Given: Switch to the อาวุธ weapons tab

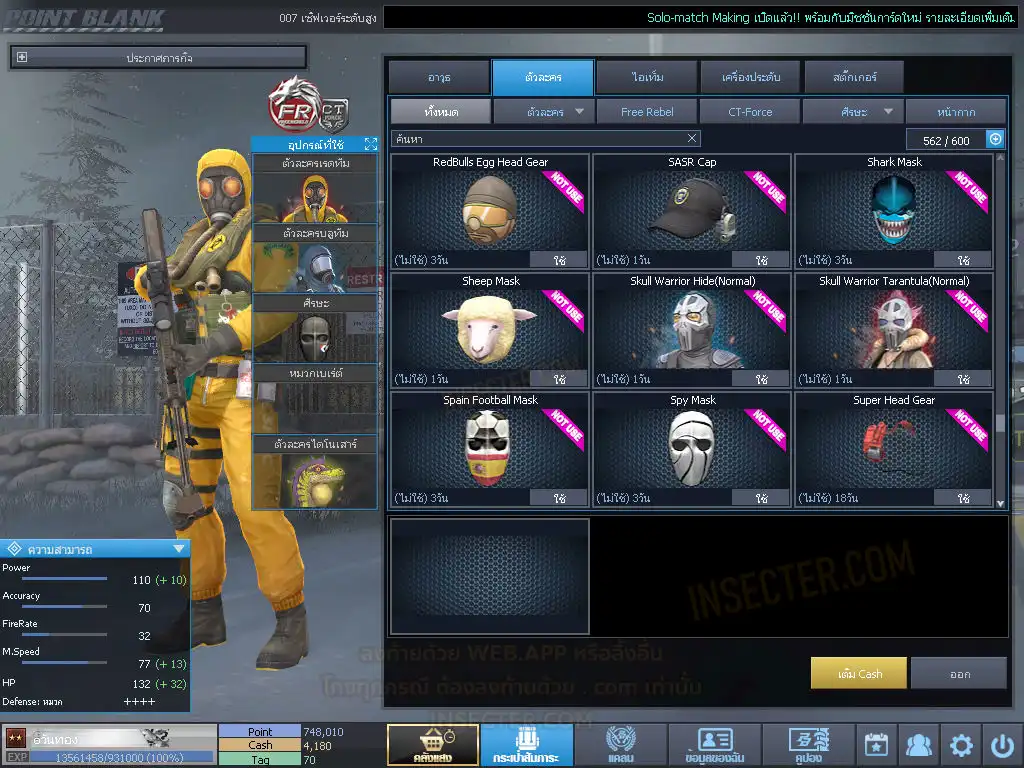Looking at the screenshot, I should [x=439, y=77].
